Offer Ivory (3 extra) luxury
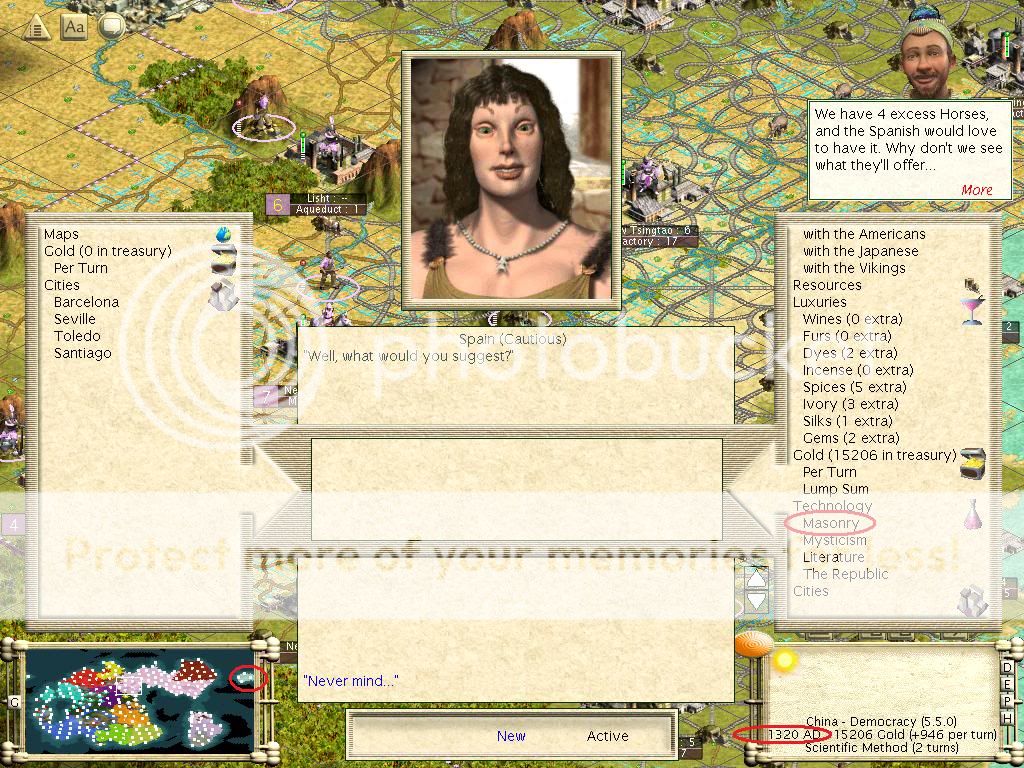 [850, 404]
